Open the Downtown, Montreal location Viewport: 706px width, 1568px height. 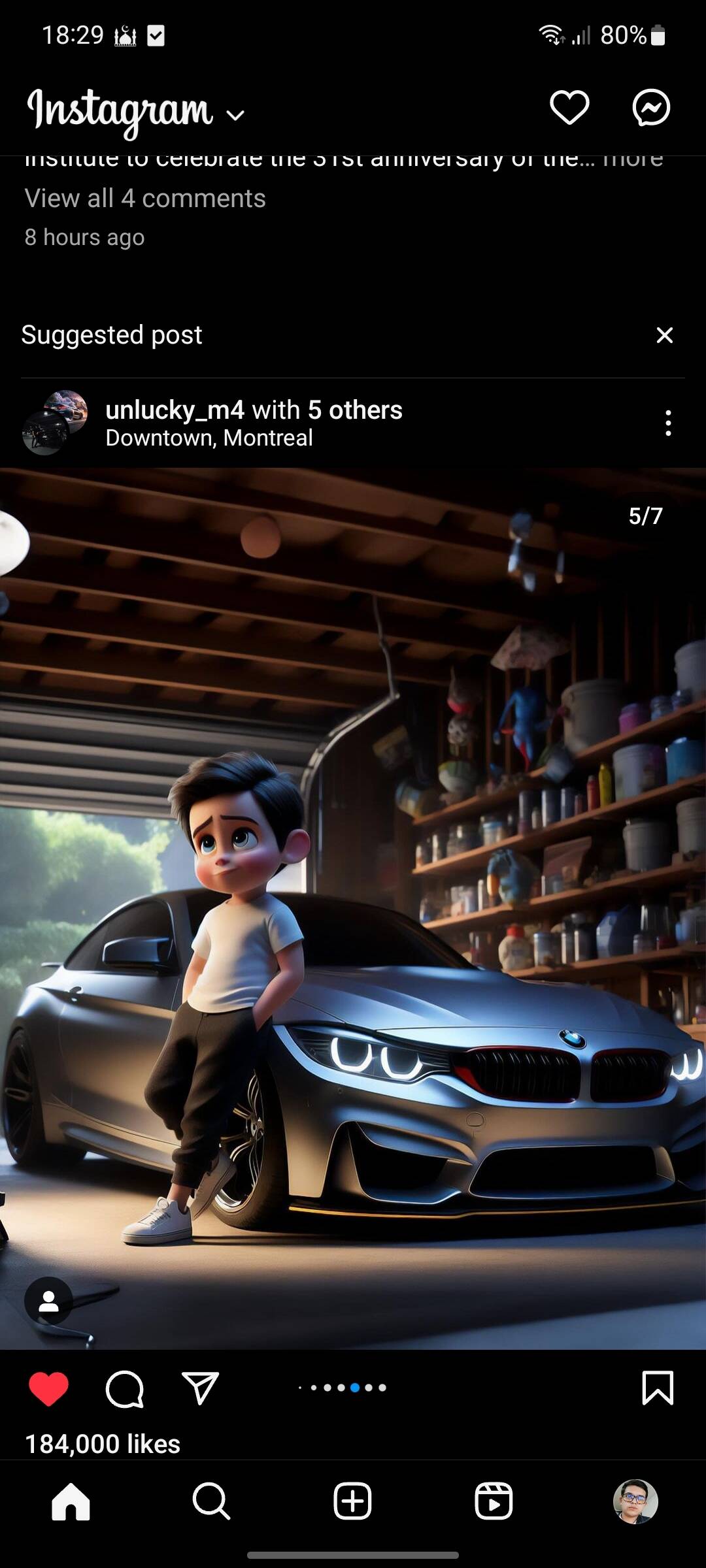coord(209,438)
